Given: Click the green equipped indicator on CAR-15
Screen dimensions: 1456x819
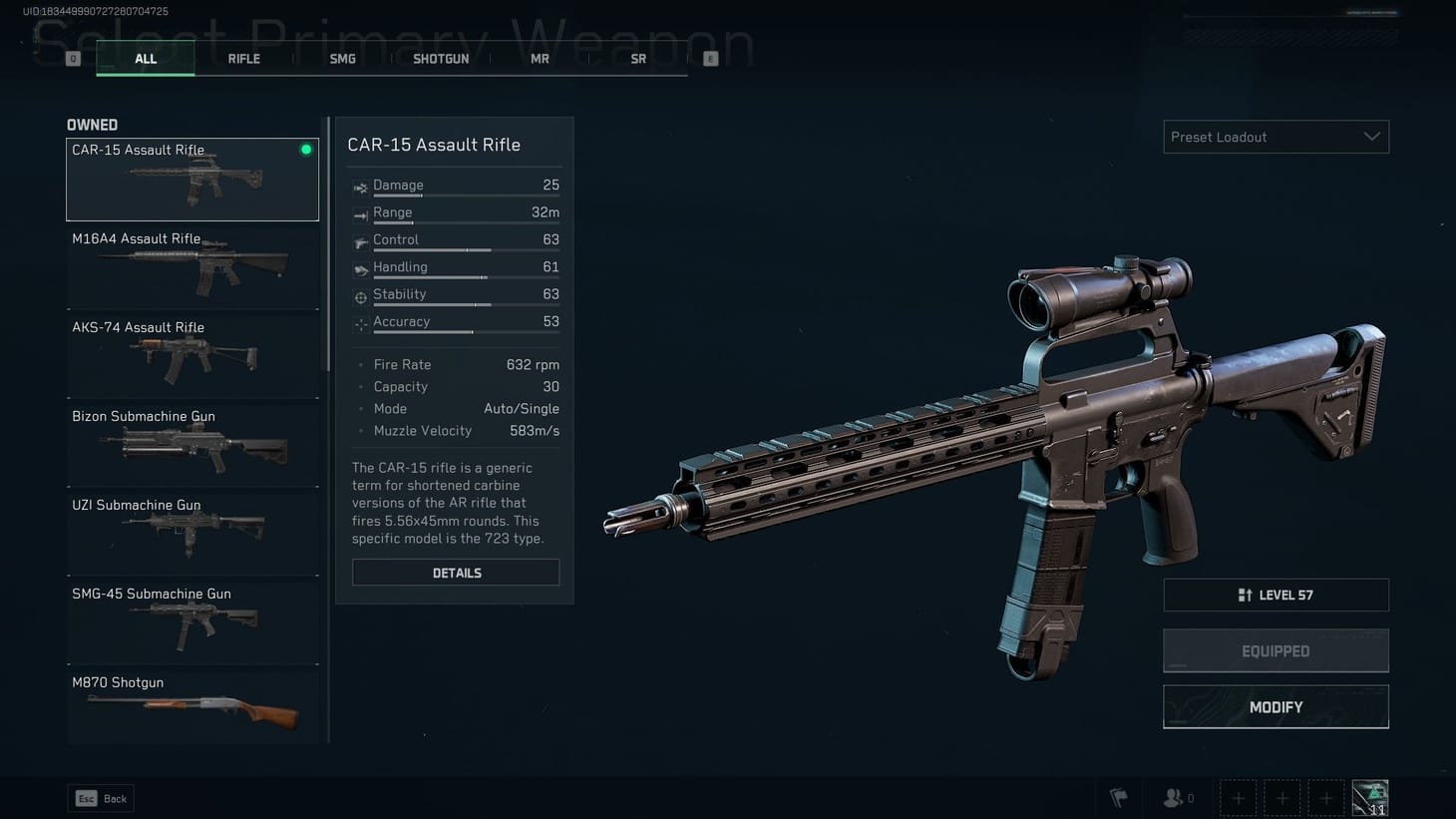Looking at the screenshot, I should (305, 149).
